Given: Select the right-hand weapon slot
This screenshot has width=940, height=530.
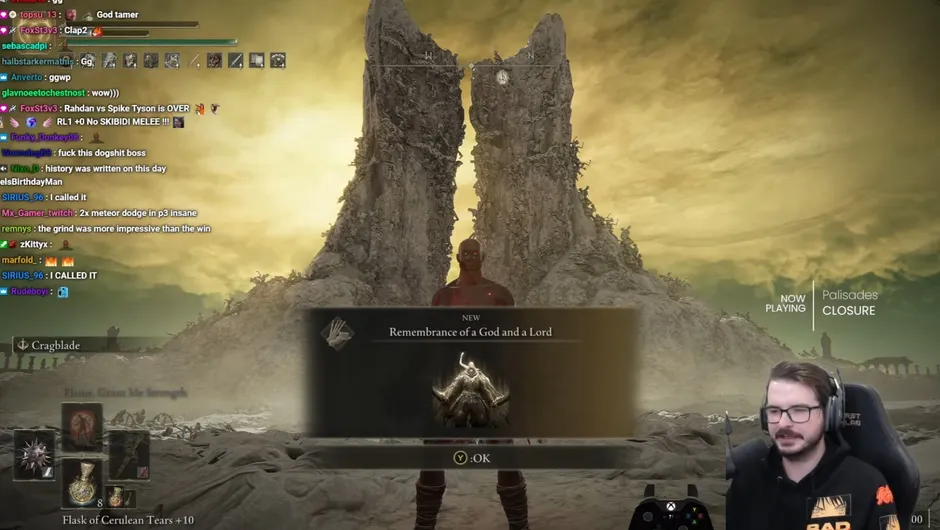Looking at the screenshot, I should coord(130,454).
